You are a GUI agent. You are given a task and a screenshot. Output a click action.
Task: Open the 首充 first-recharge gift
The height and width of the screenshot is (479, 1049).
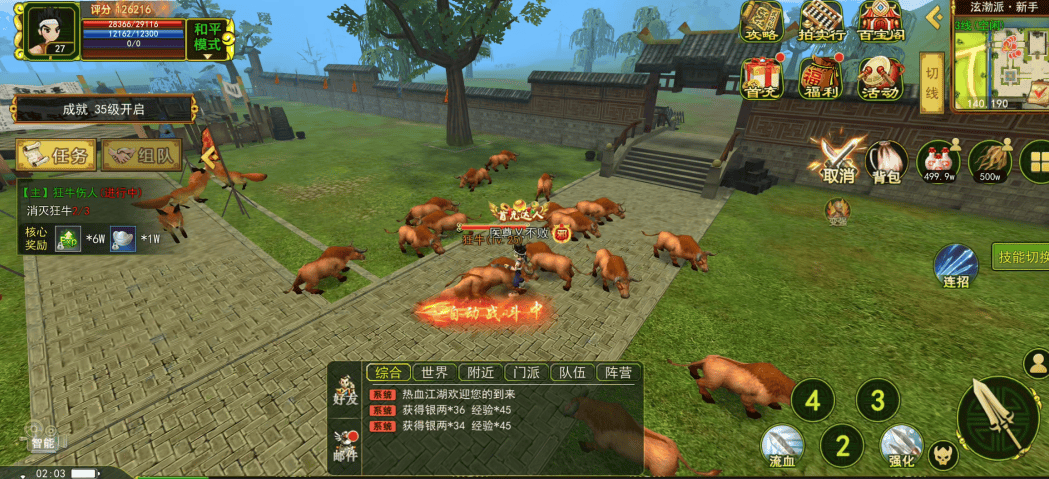tap(762, 78)
